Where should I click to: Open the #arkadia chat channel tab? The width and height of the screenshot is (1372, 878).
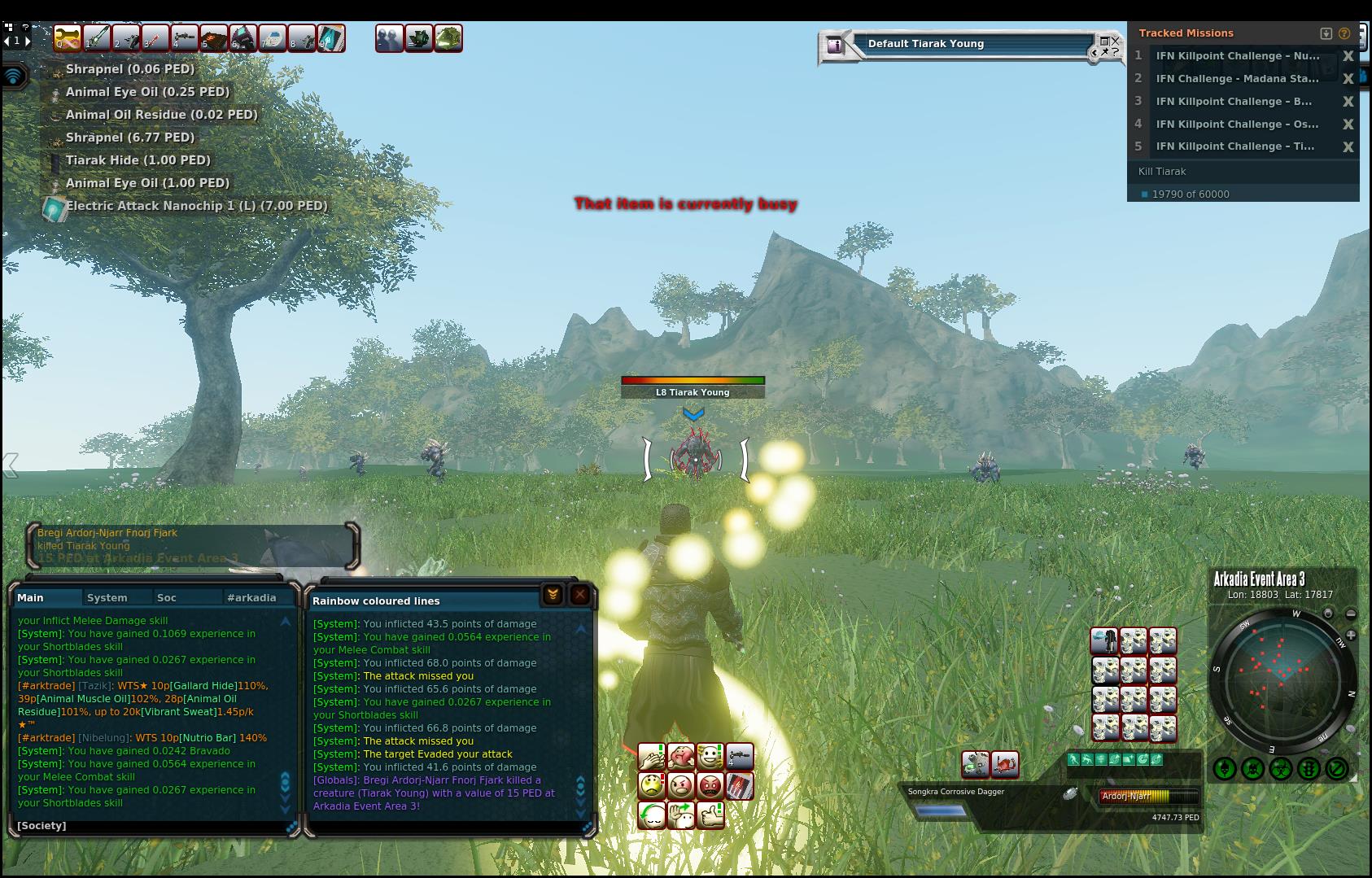[x=251, y=597]
